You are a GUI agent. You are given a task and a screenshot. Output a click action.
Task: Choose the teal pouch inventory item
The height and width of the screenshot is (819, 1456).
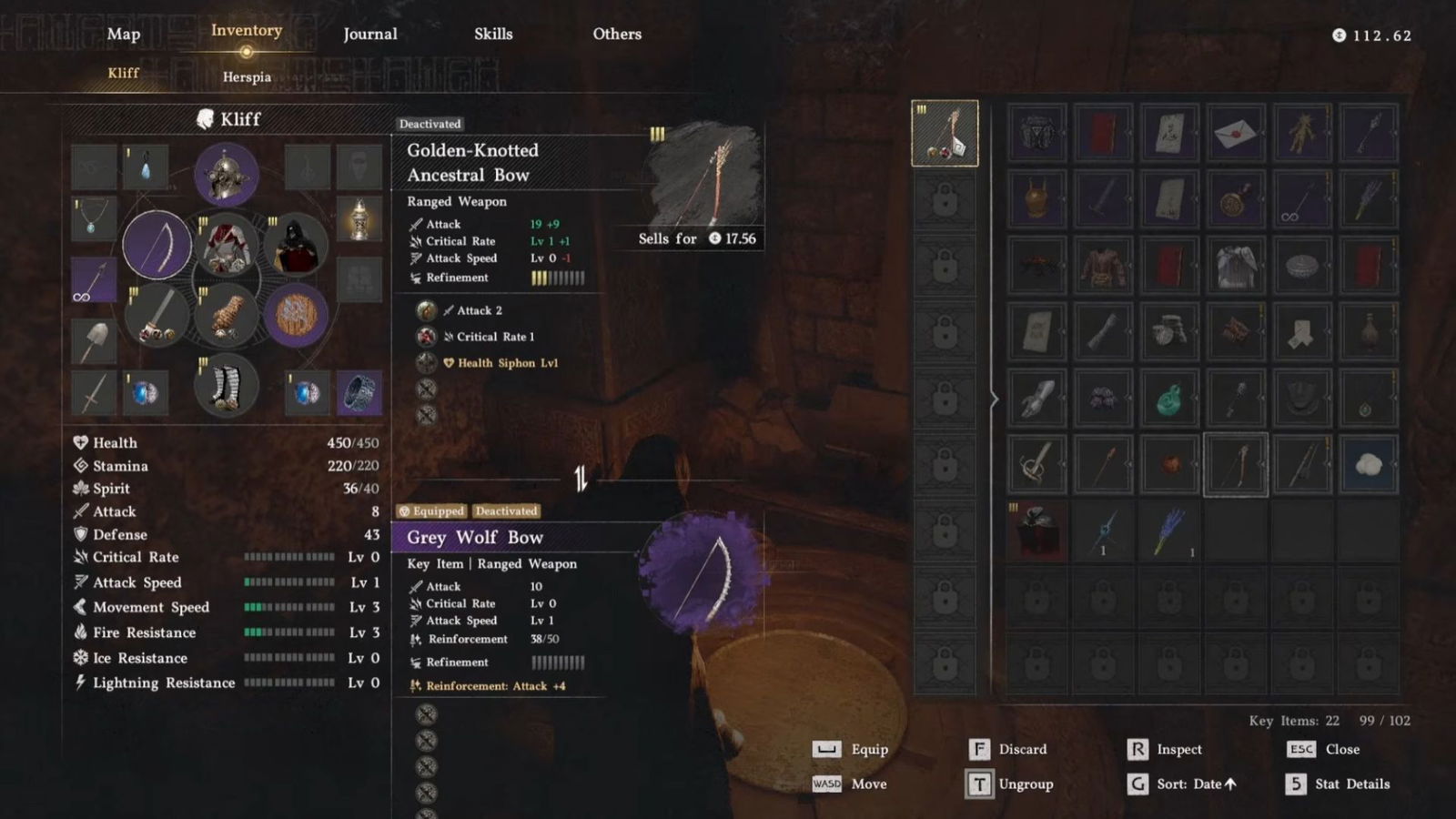click(1168, 399)
